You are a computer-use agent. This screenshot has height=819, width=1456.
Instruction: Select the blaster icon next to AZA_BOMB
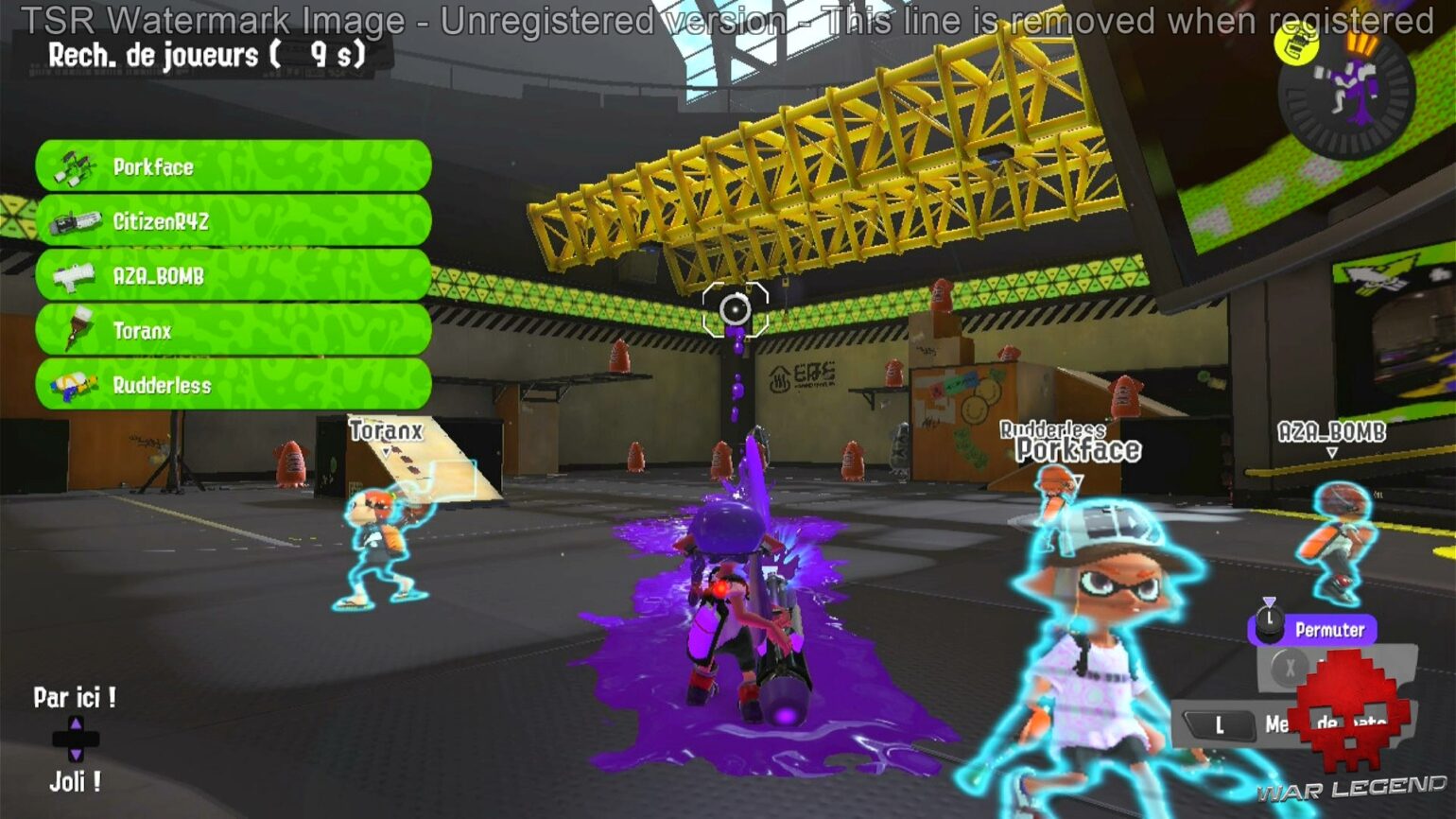pos(76,276)
